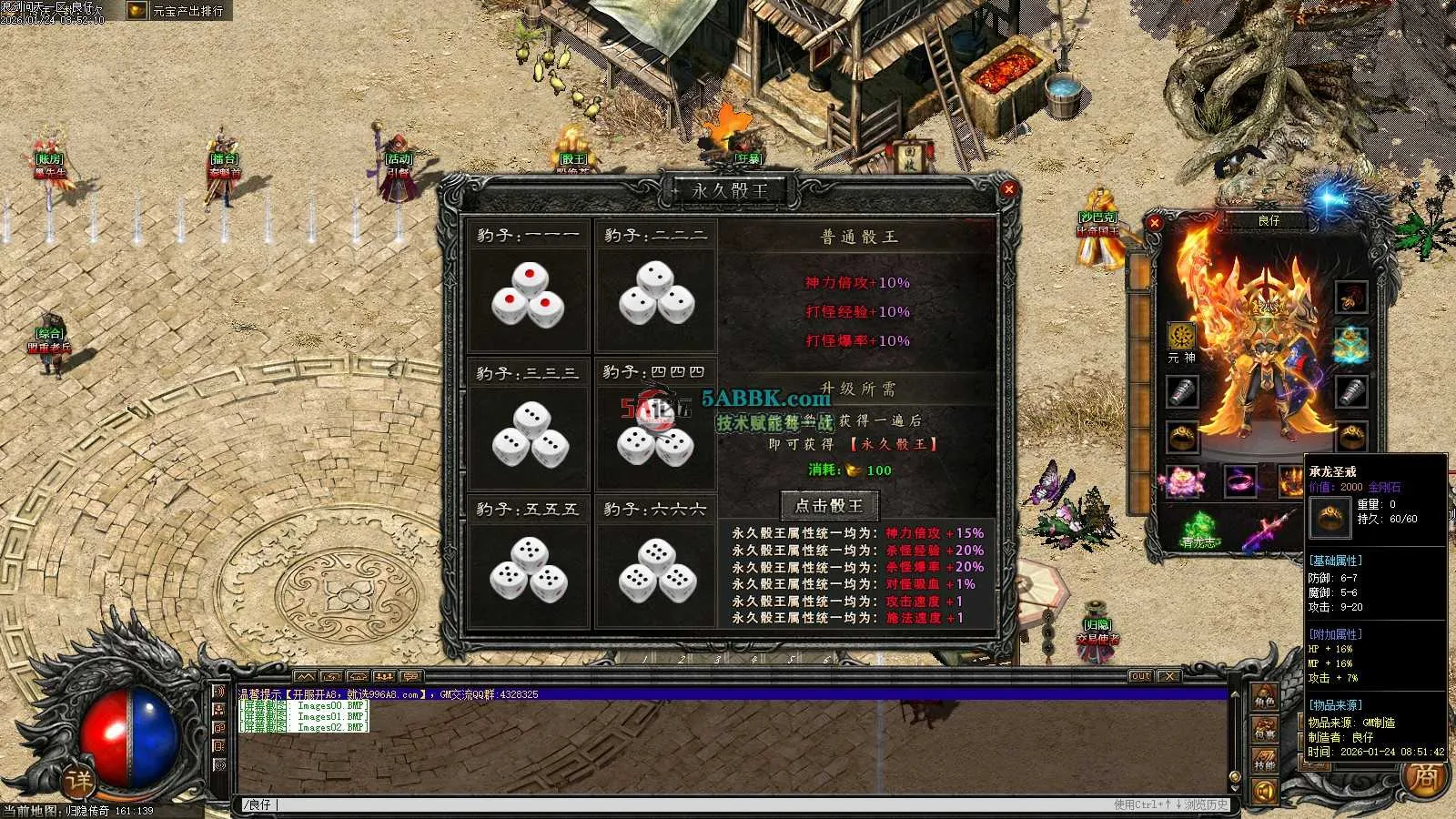
Task: Select the 青龙志 green dragon item
Action: (1198, 528)
